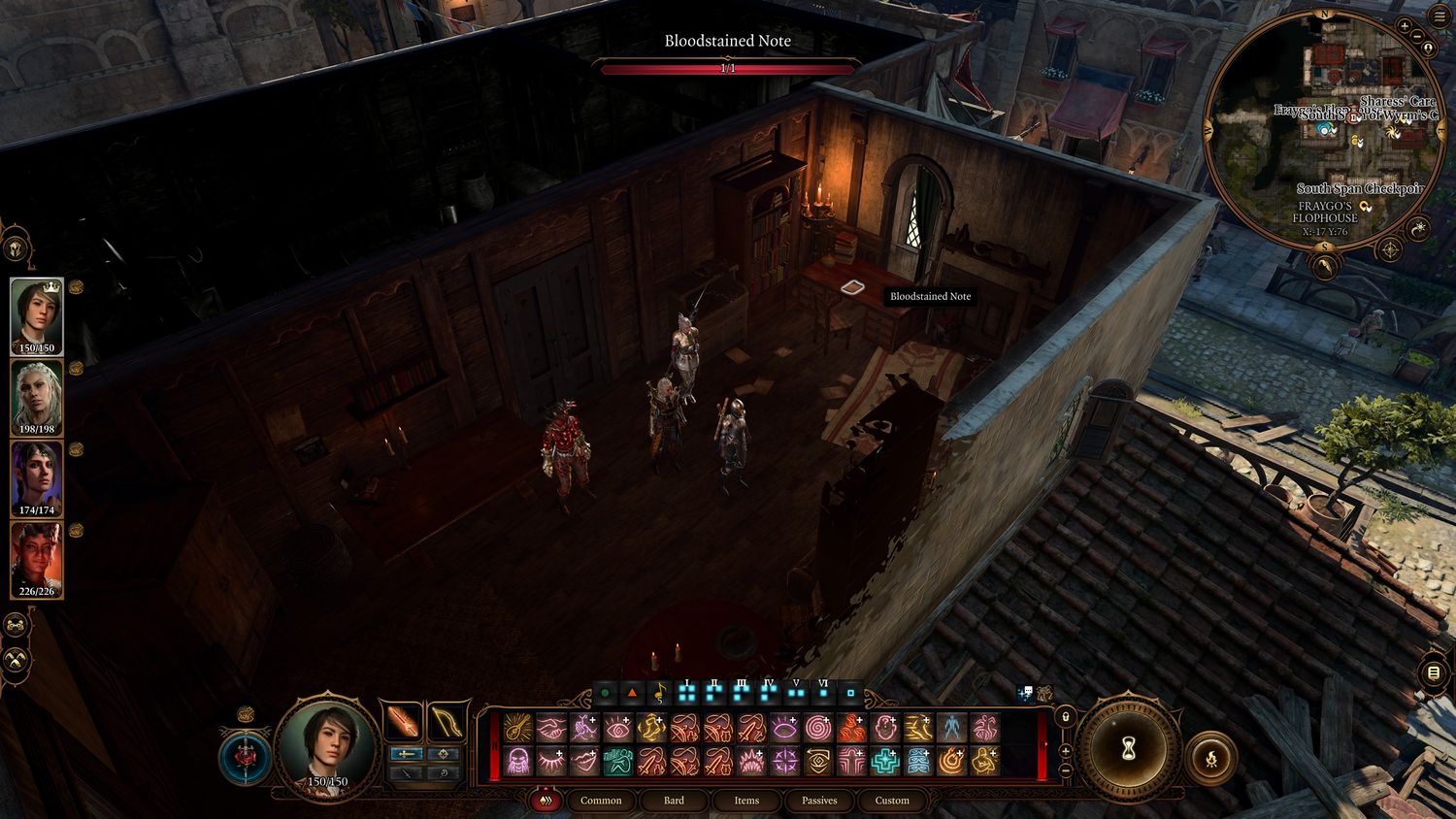
Task: Switch to the Bard hotbar tab
Action: tap(674, 801)
